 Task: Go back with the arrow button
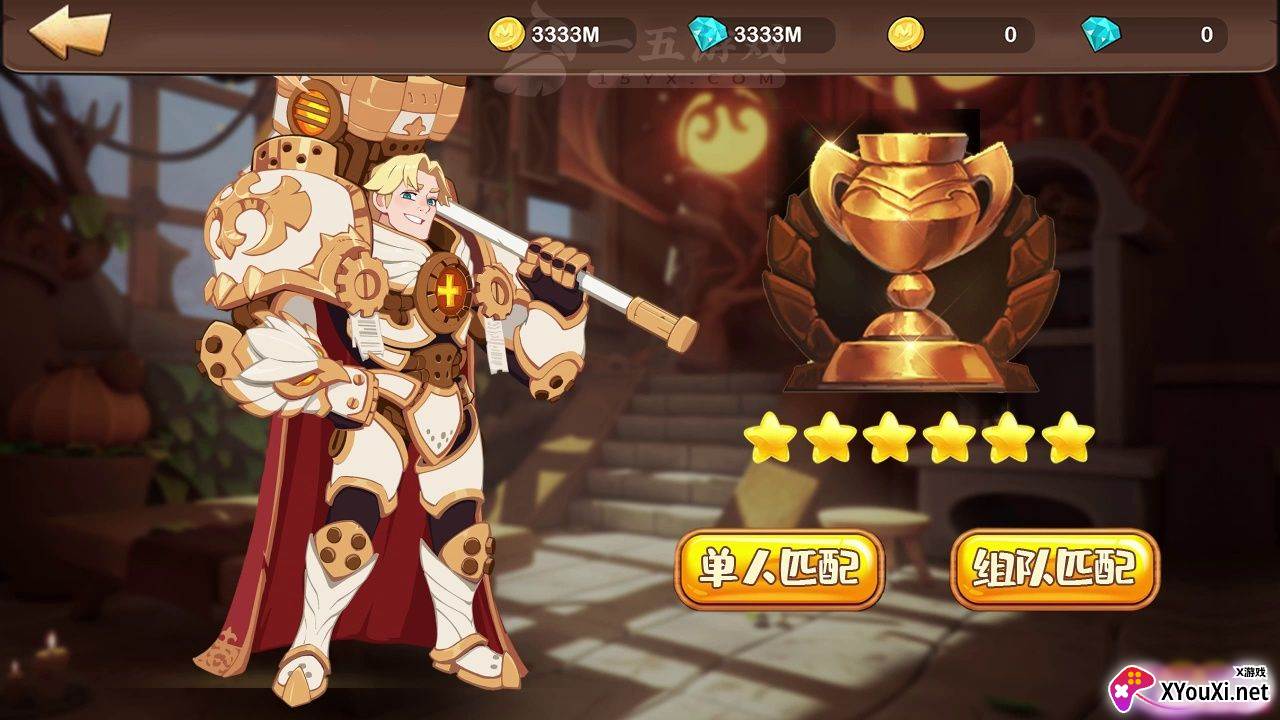(68, 33)
